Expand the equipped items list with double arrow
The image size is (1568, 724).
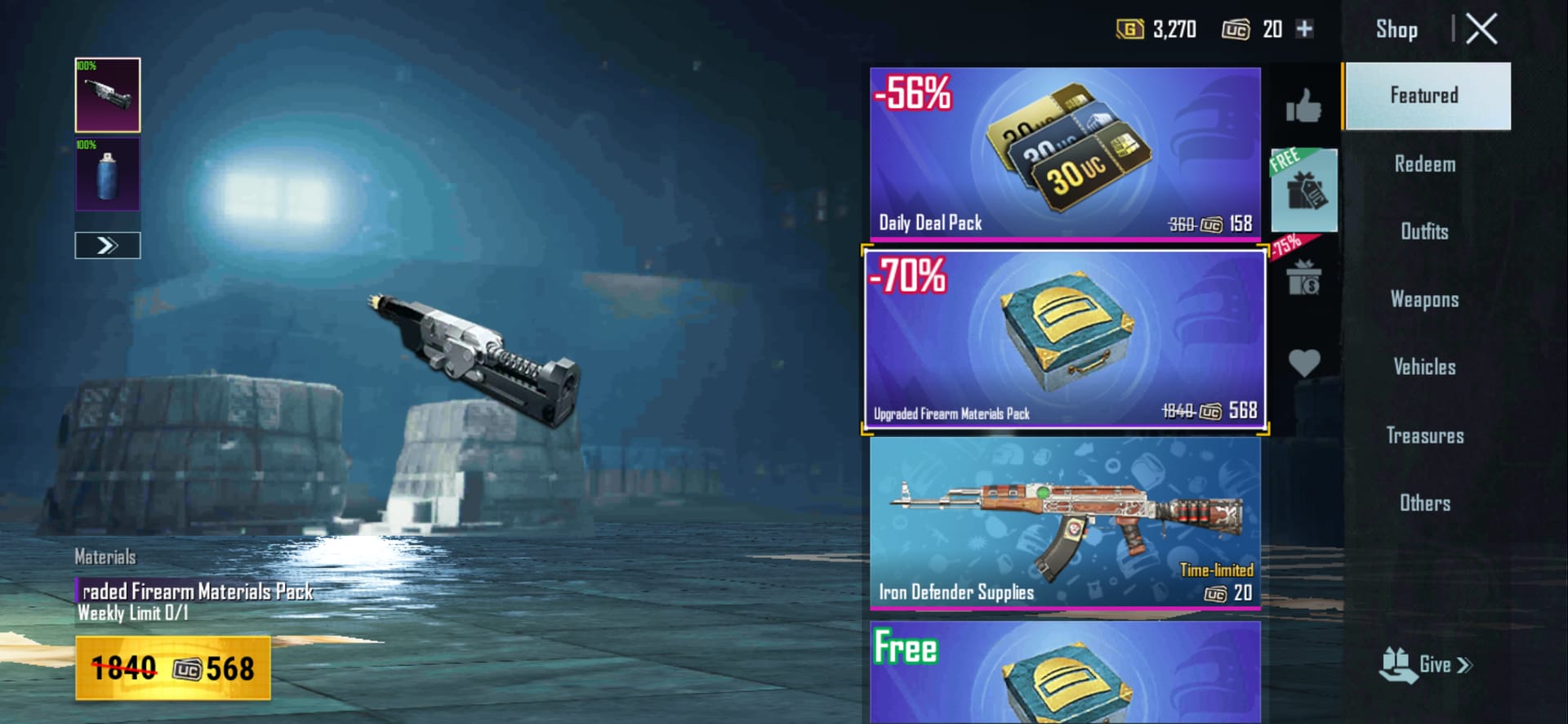pos(107,245)
